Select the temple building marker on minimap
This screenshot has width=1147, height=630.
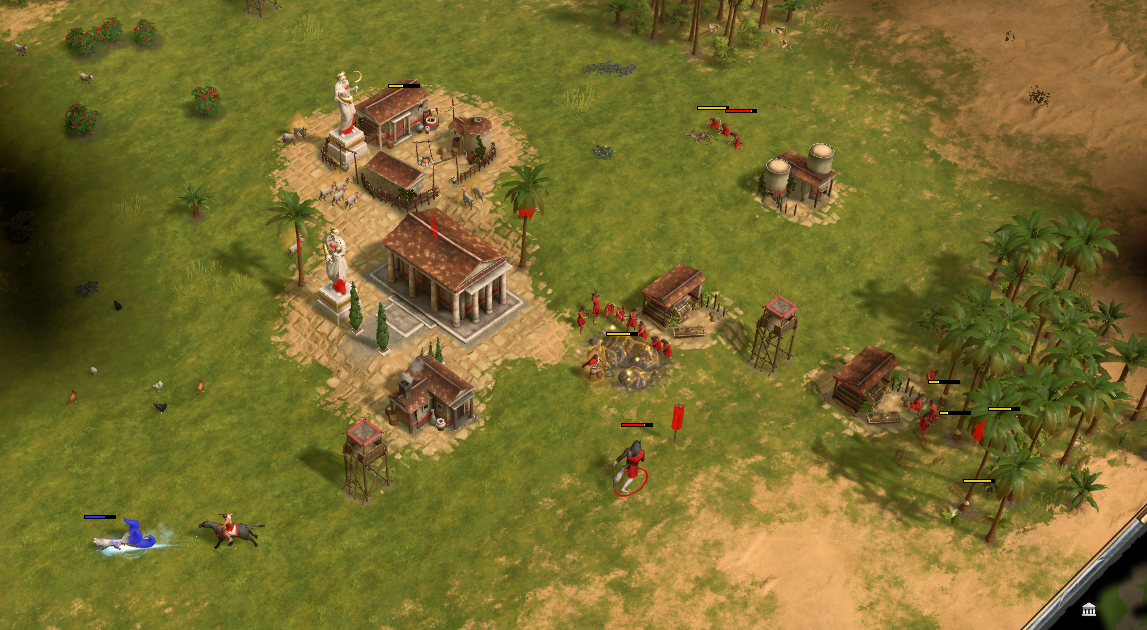tap(1089, 610)
